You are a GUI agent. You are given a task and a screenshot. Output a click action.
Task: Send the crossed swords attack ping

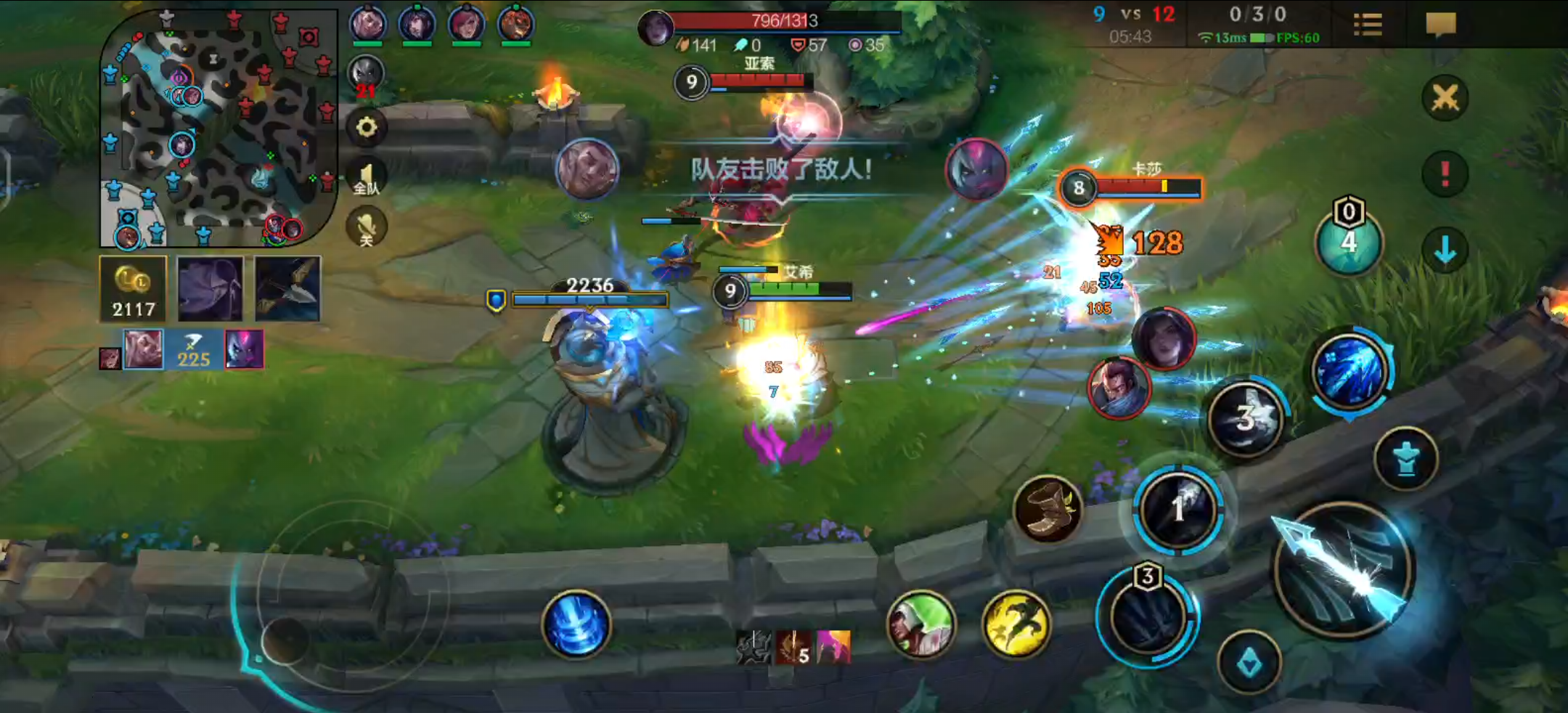pyautogui.click(x=1445, y=98)
